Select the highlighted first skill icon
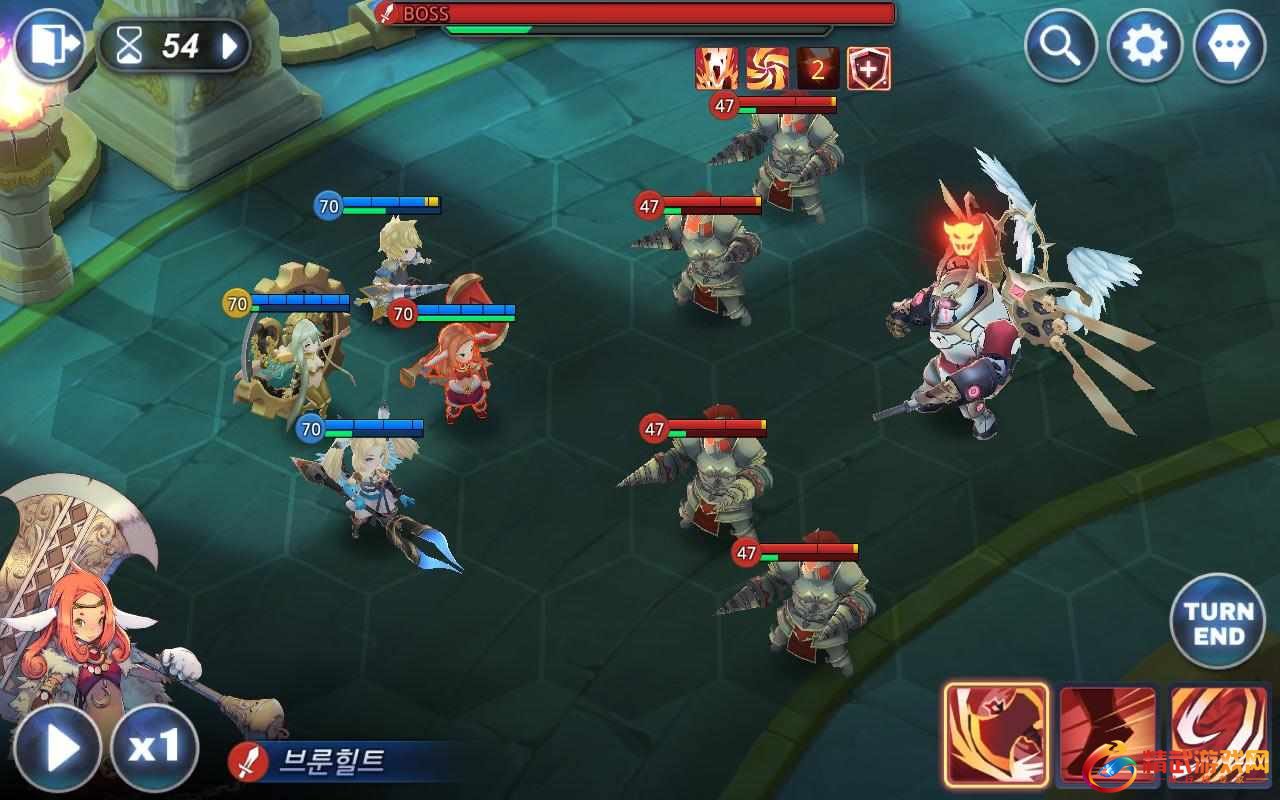 tap(996, 735)
